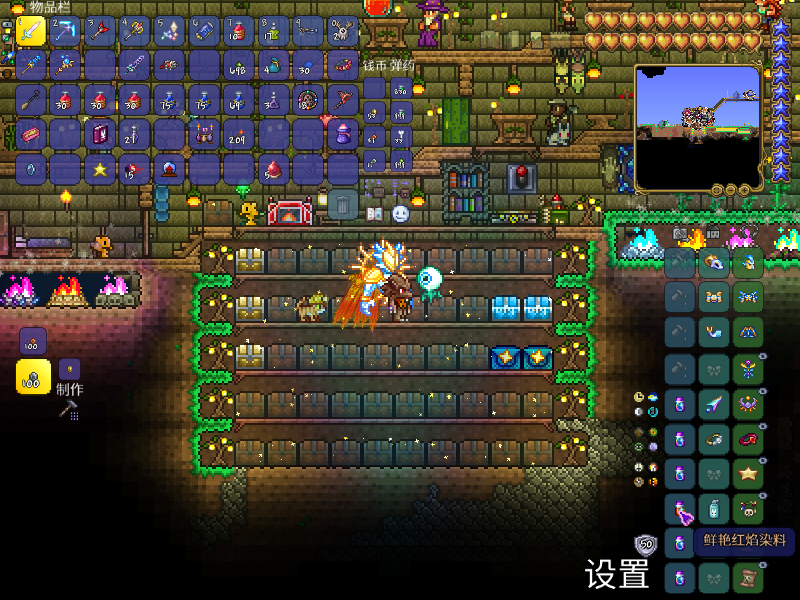The image size is (800, 600).
Task: Select the alchemy cauldron inventory slot
Action: click(204, 134)
